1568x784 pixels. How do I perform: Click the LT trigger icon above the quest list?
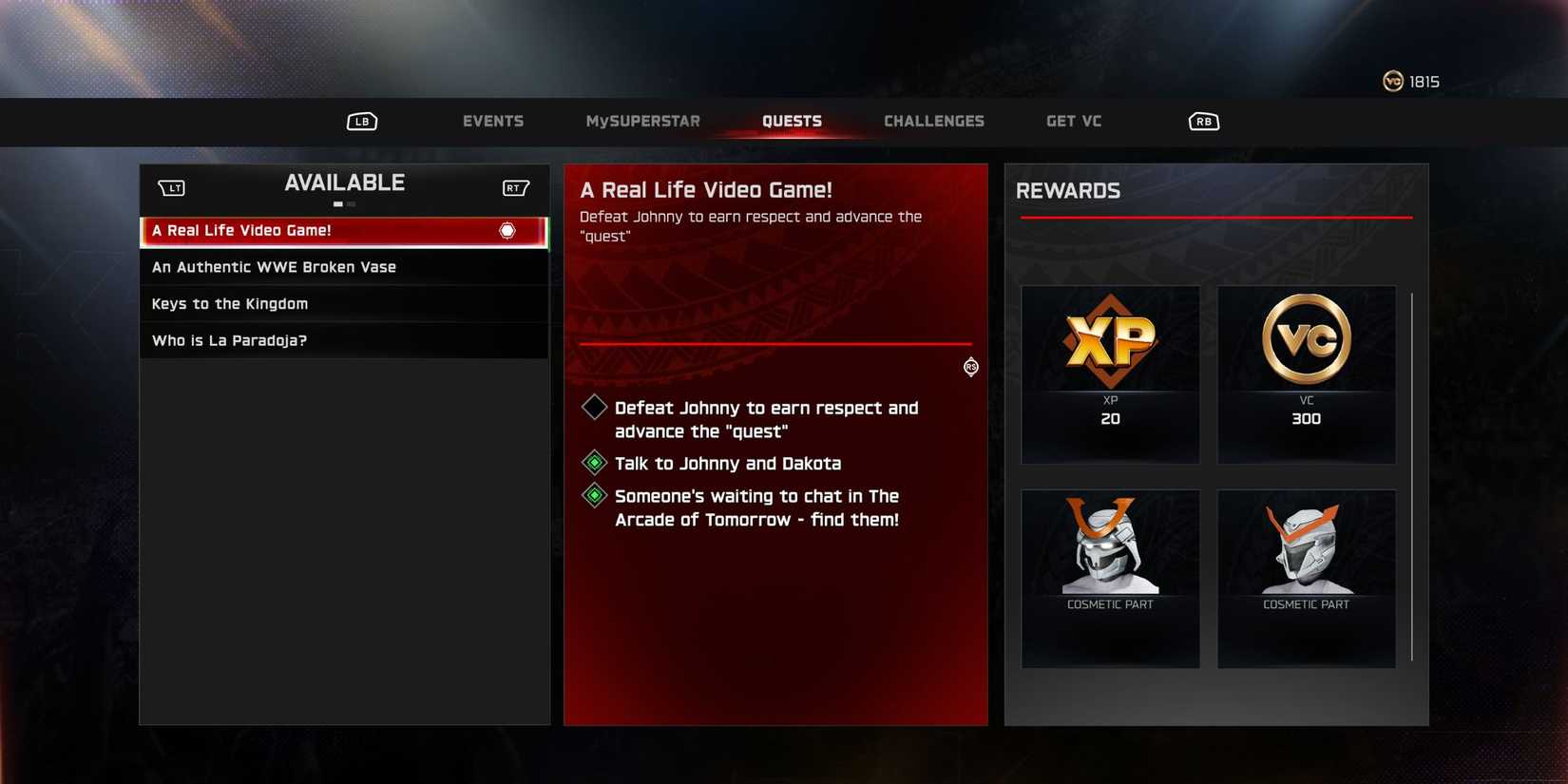pyautogui.click(x=171, y=187)
